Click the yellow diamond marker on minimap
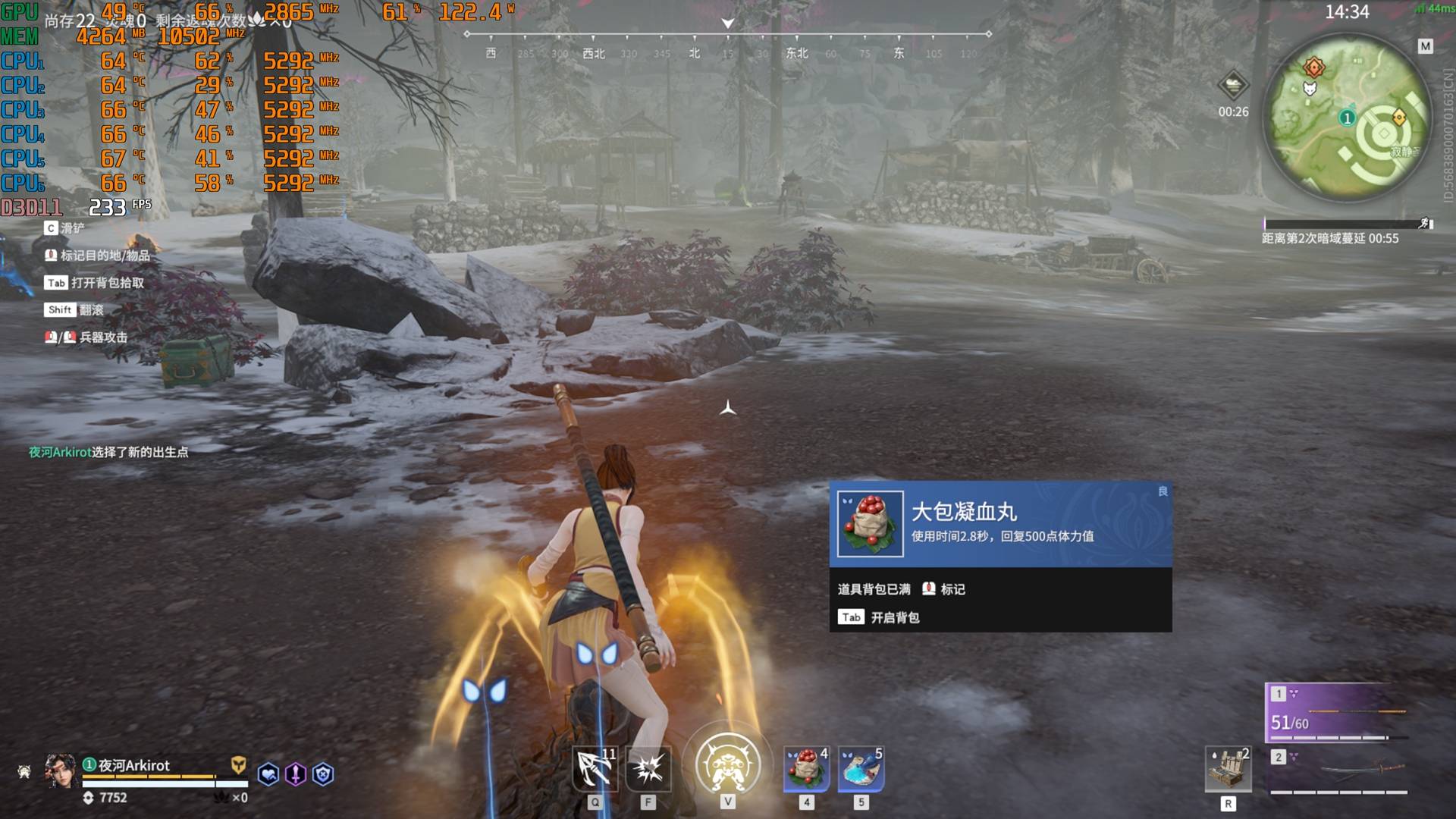The height and width of the screenshot is (819, 1456). point(1399,118)
